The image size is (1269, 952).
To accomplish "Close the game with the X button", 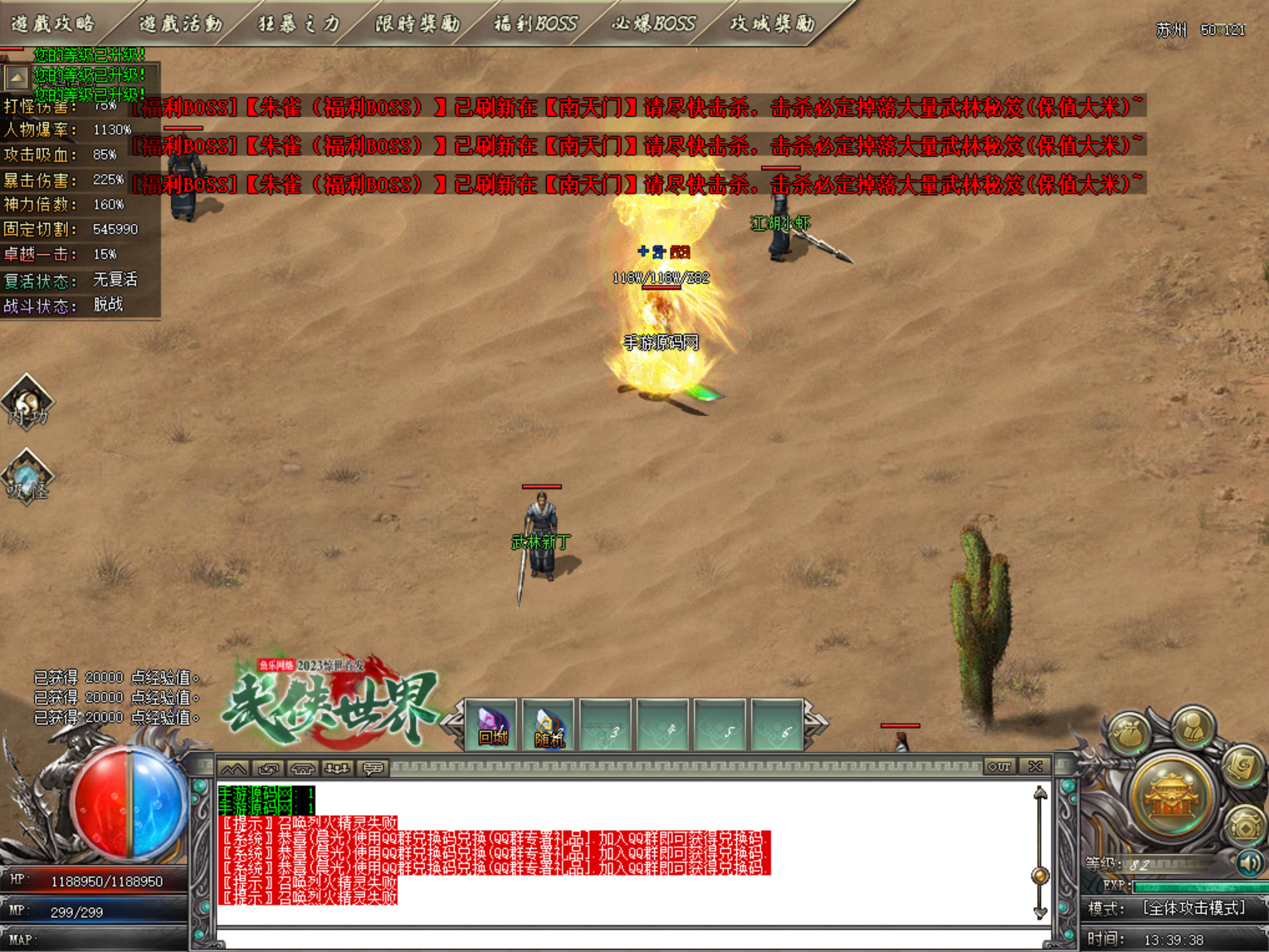I will pyautogui.click(x=1035, y=766).
